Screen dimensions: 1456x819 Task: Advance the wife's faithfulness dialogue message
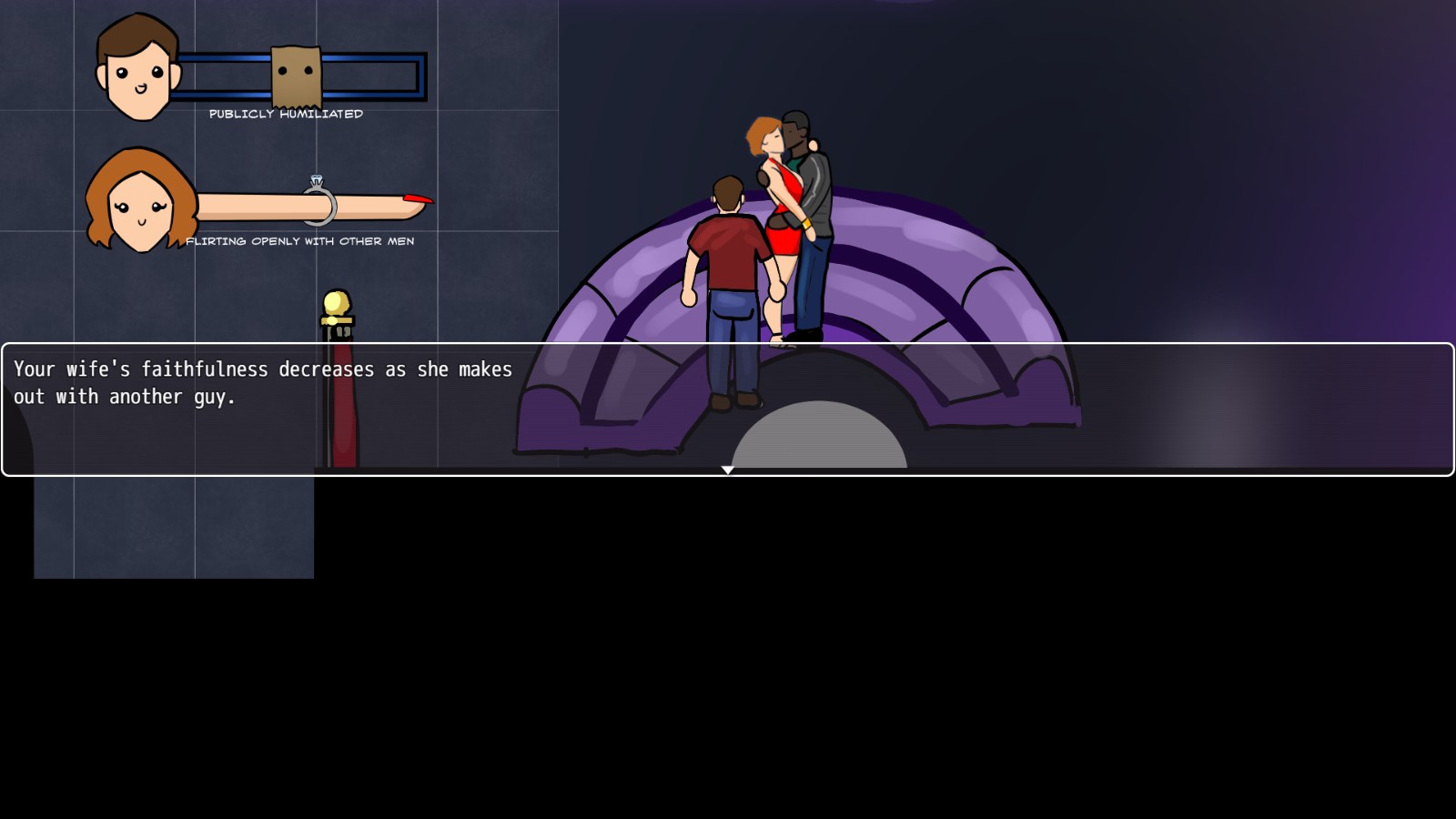pos(728,409)
